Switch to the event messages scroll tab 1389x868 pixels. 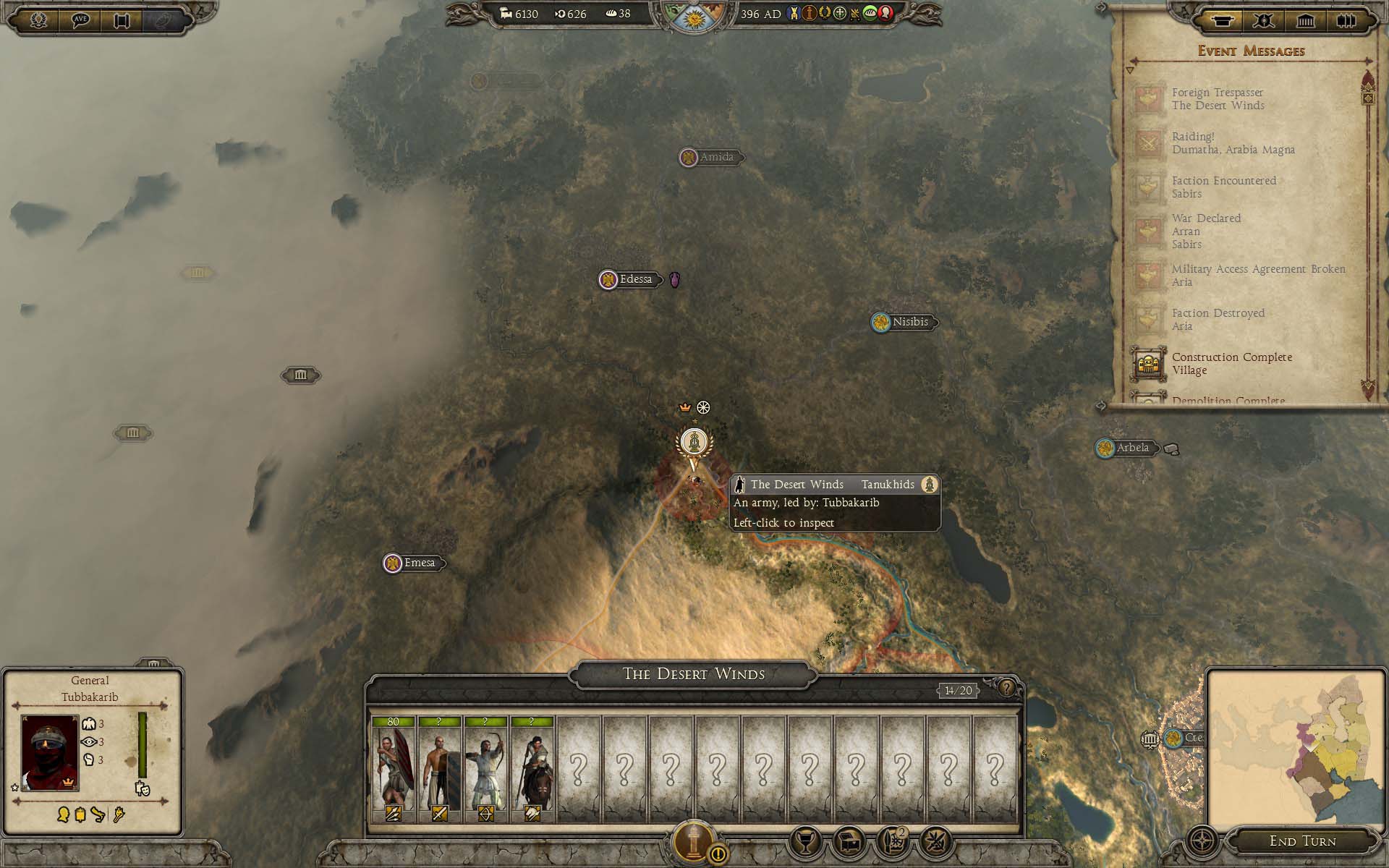click(x=1222, y=20)
